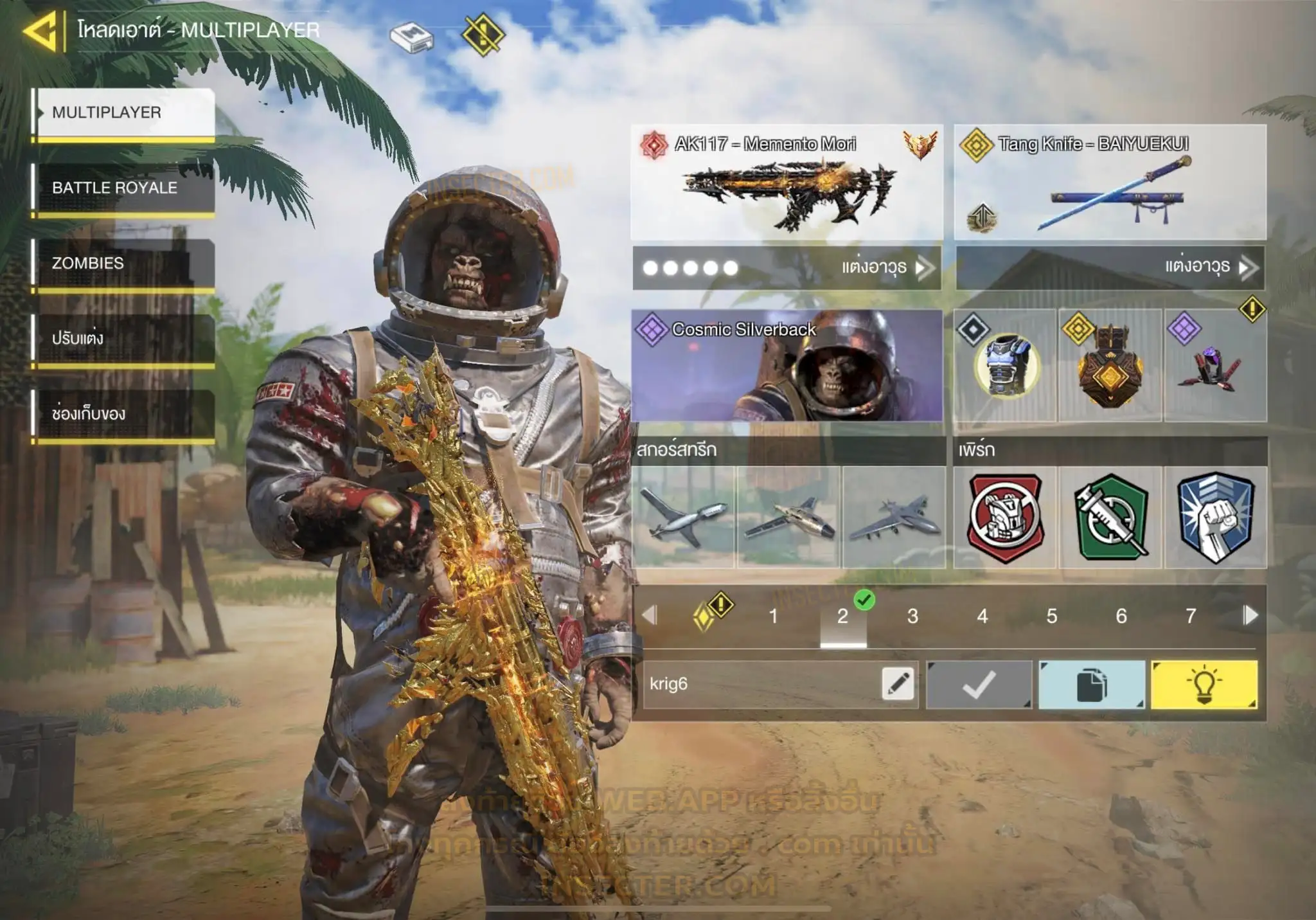
Task: Open the ช่องเก็บของ inventory menu
Action: tap(123, 414)
